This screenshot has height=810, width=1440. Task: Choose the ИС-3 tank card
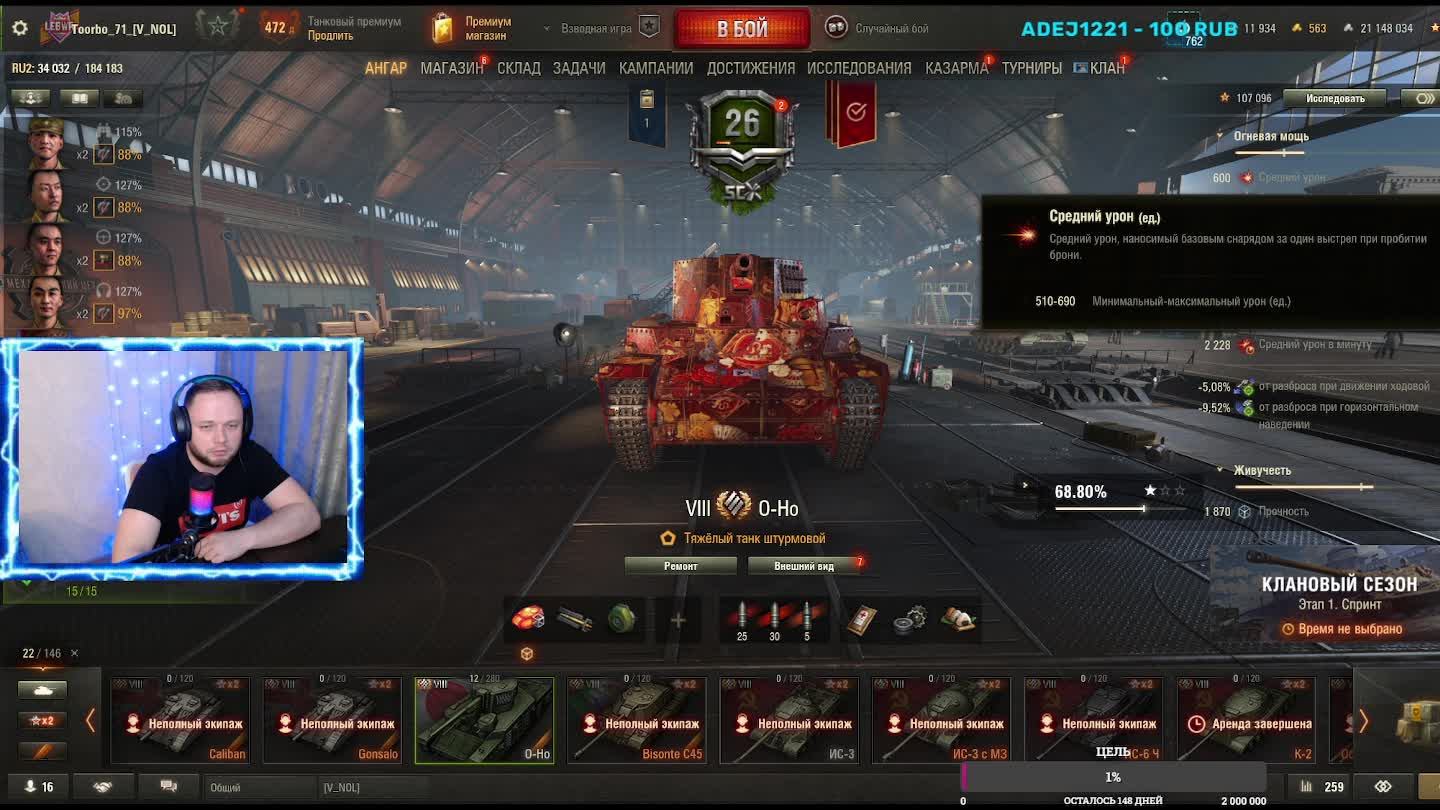pyautogui.click(x=789, y=720)
